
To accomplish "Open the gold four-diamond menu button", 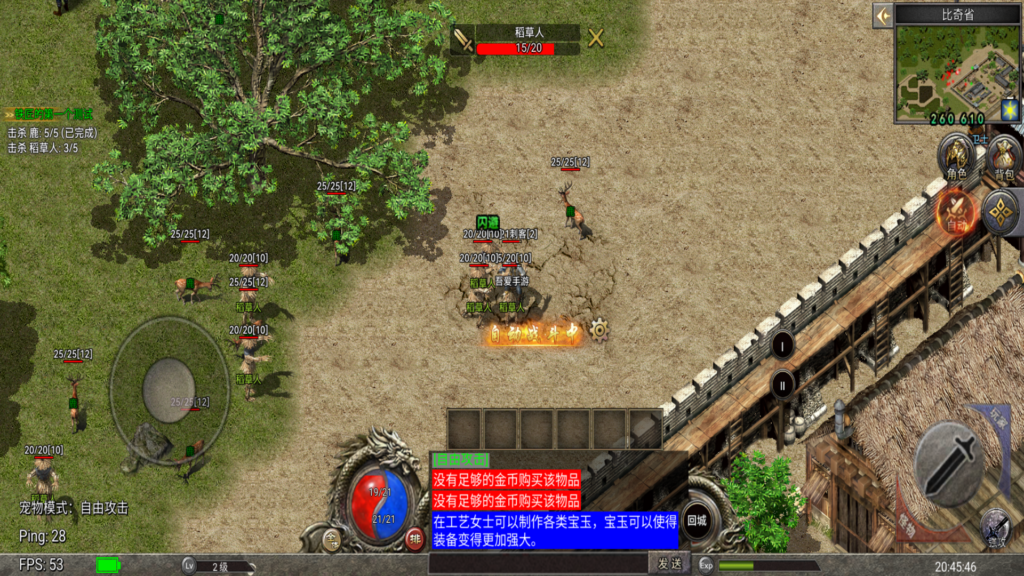I will (x=1002, y=211).
